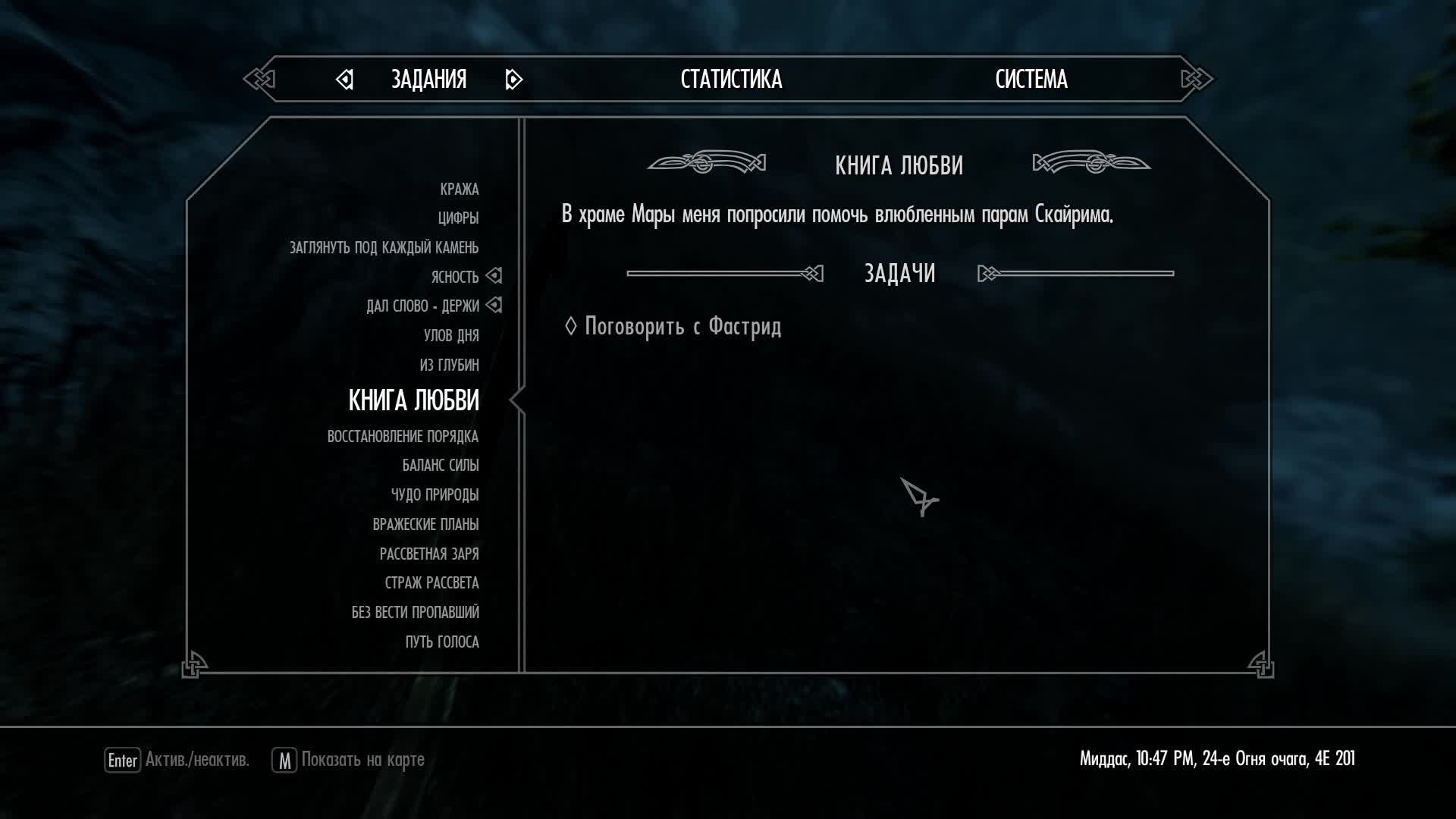The height and width of the screenshot is (819, 1456).
Task: Expand the ЗАДАЧИ section divider
Action: (899, 273)
